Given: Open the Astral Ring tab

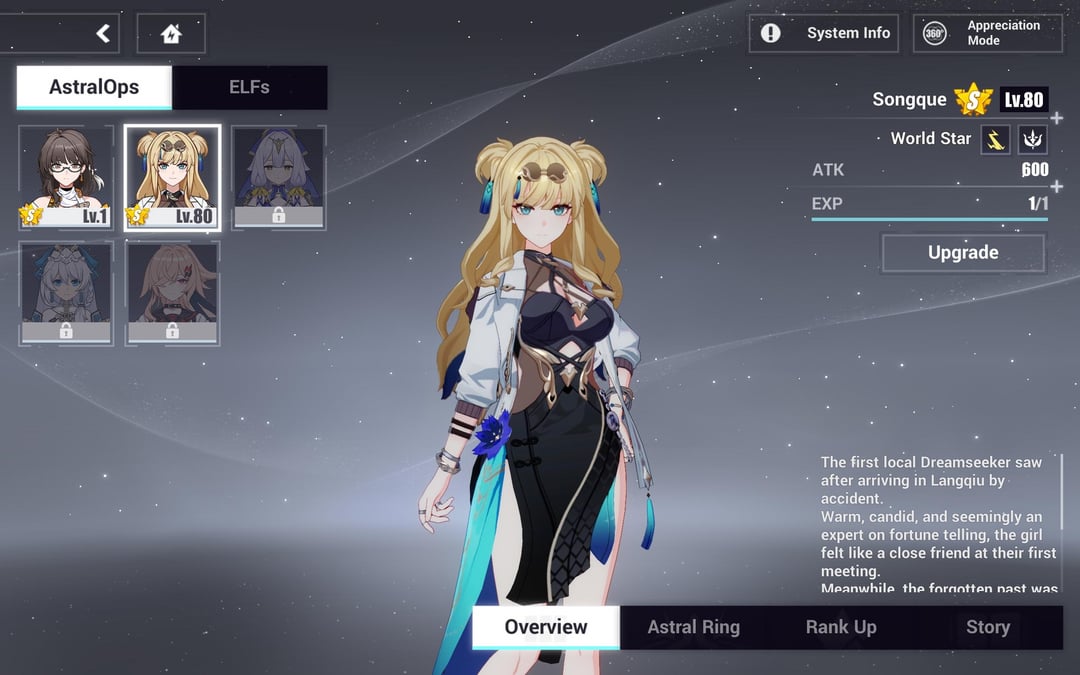Looking at the screenshot, I should pos(693,627).
